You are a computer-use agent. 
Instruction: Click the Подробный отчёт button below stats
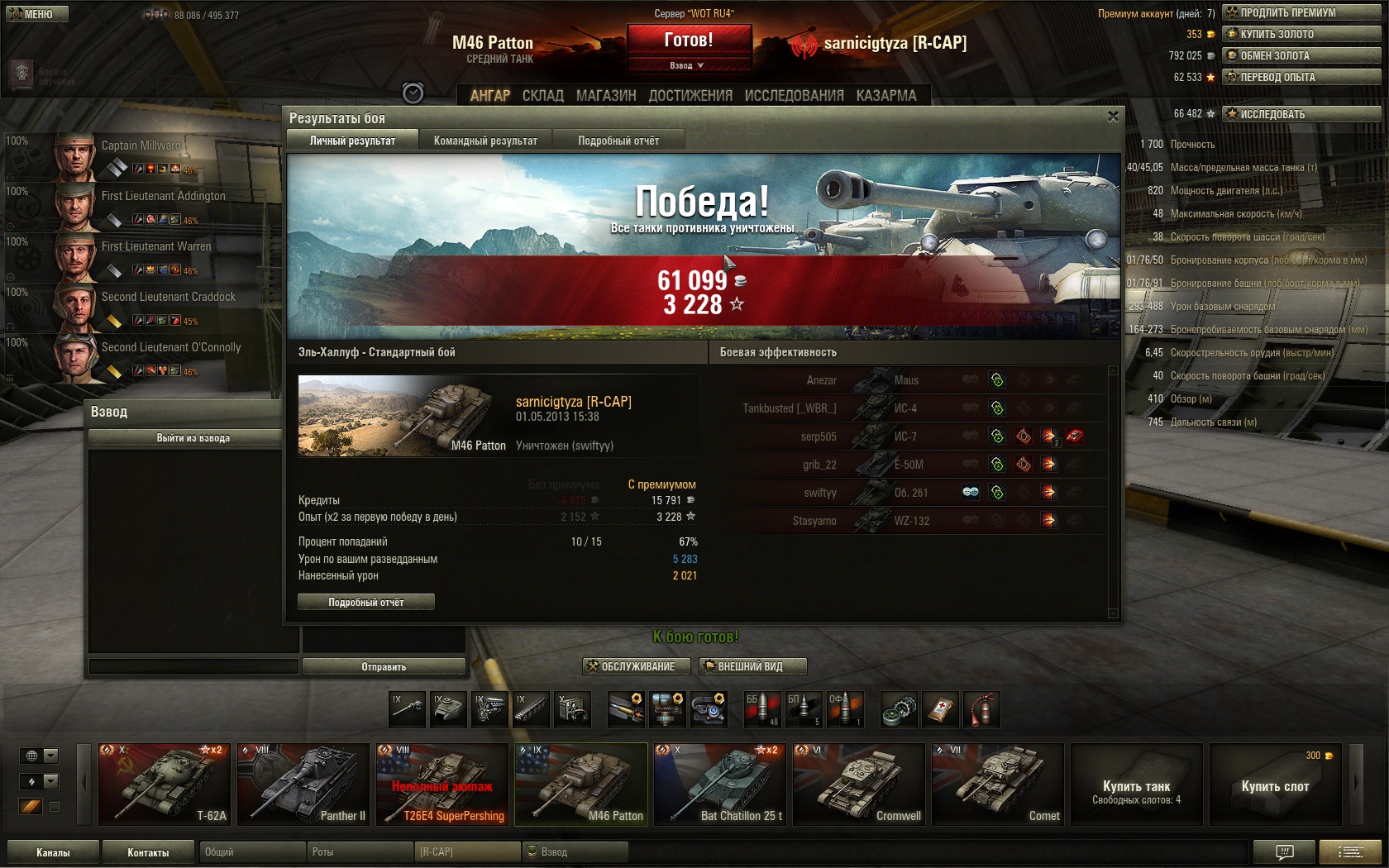point(365,602)
